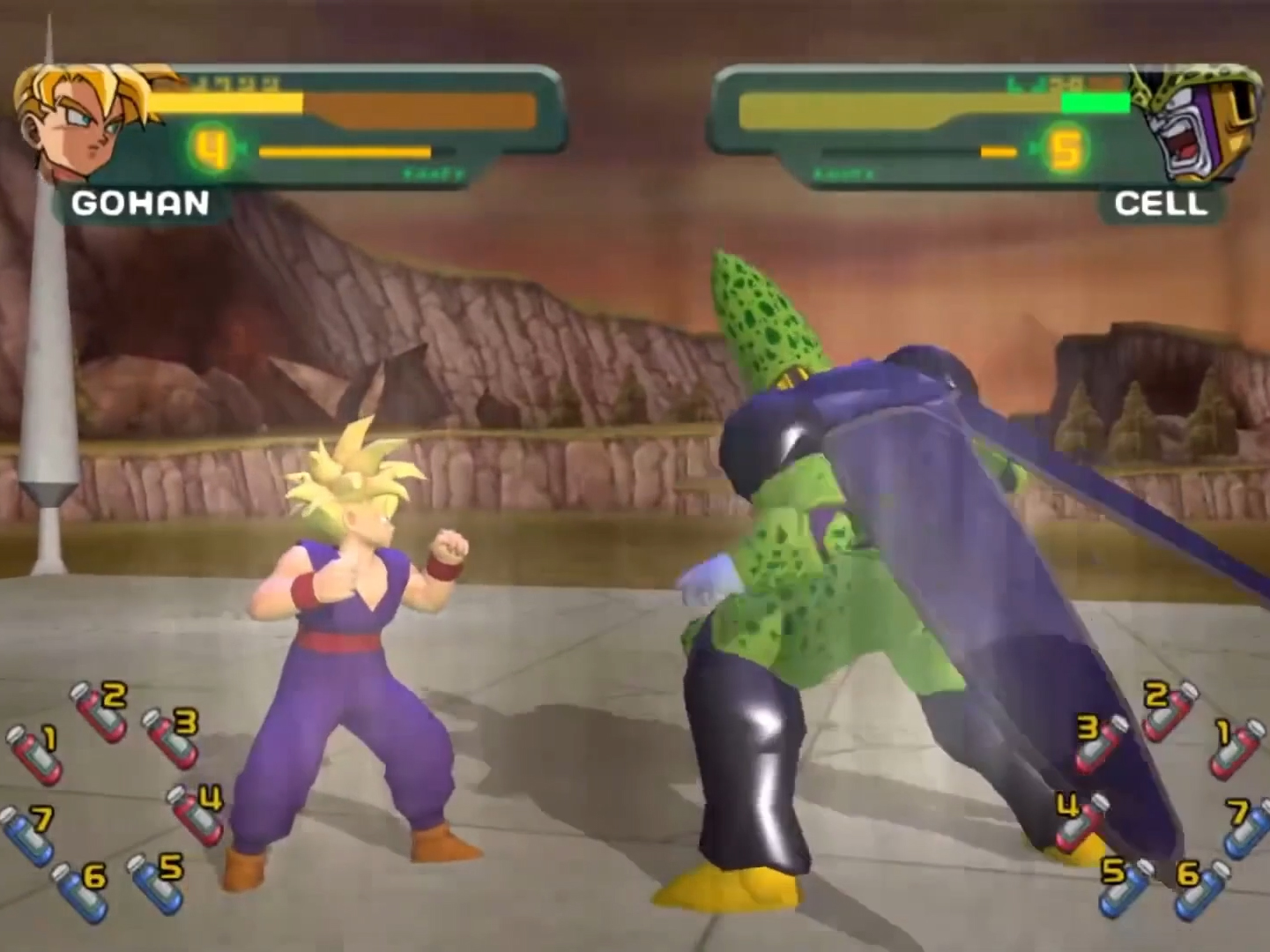Choose Cell's blue capsule number 6
The height and width of the screenshot is (952, 1270).
(x=1201, y=888)
